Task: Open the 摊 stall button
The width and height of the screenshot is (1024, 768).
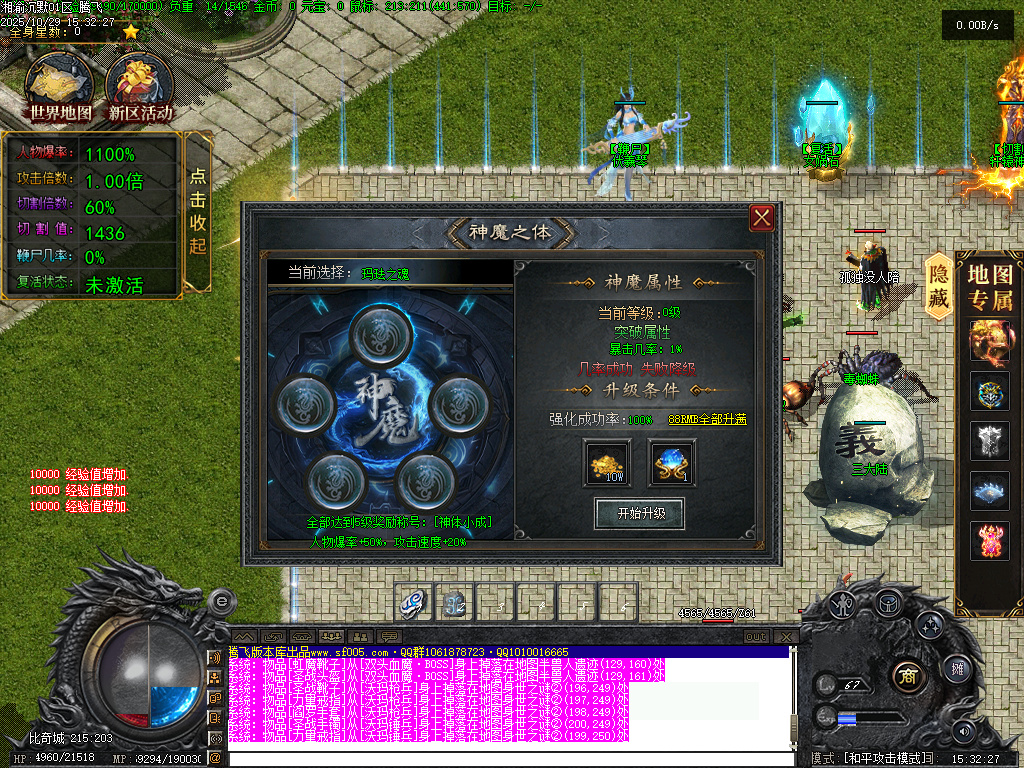Action: coord(957,668)
